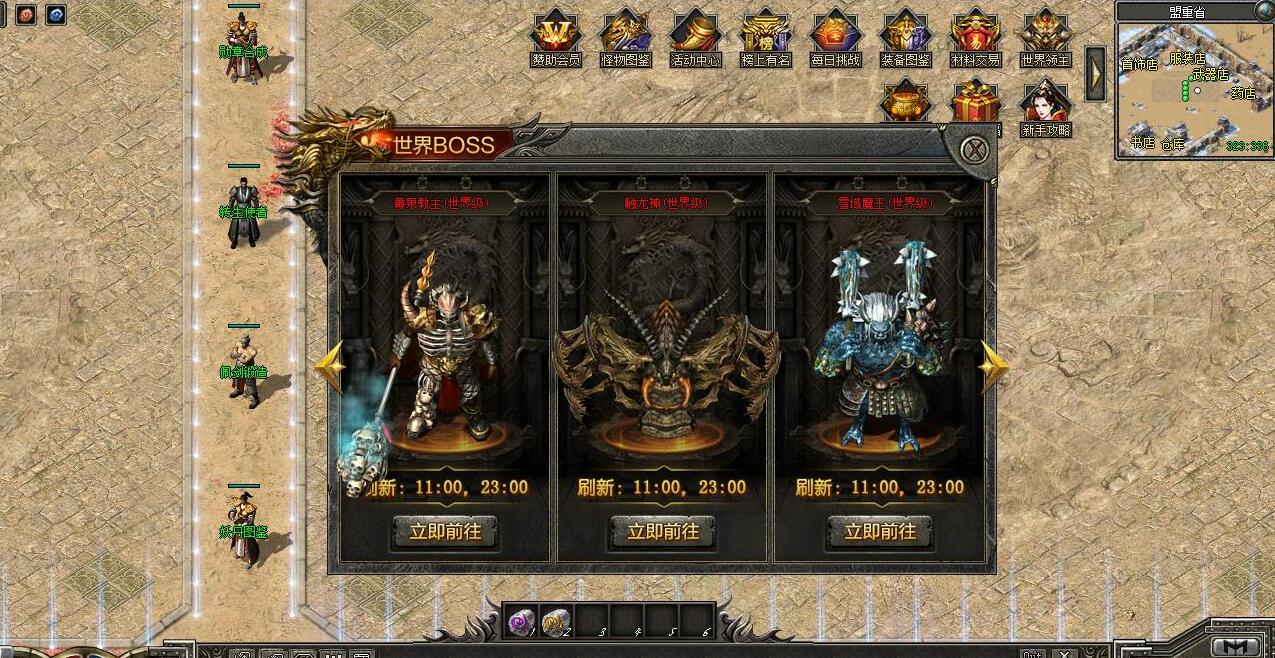Open 活动中心 activity center

coord(695,36)
